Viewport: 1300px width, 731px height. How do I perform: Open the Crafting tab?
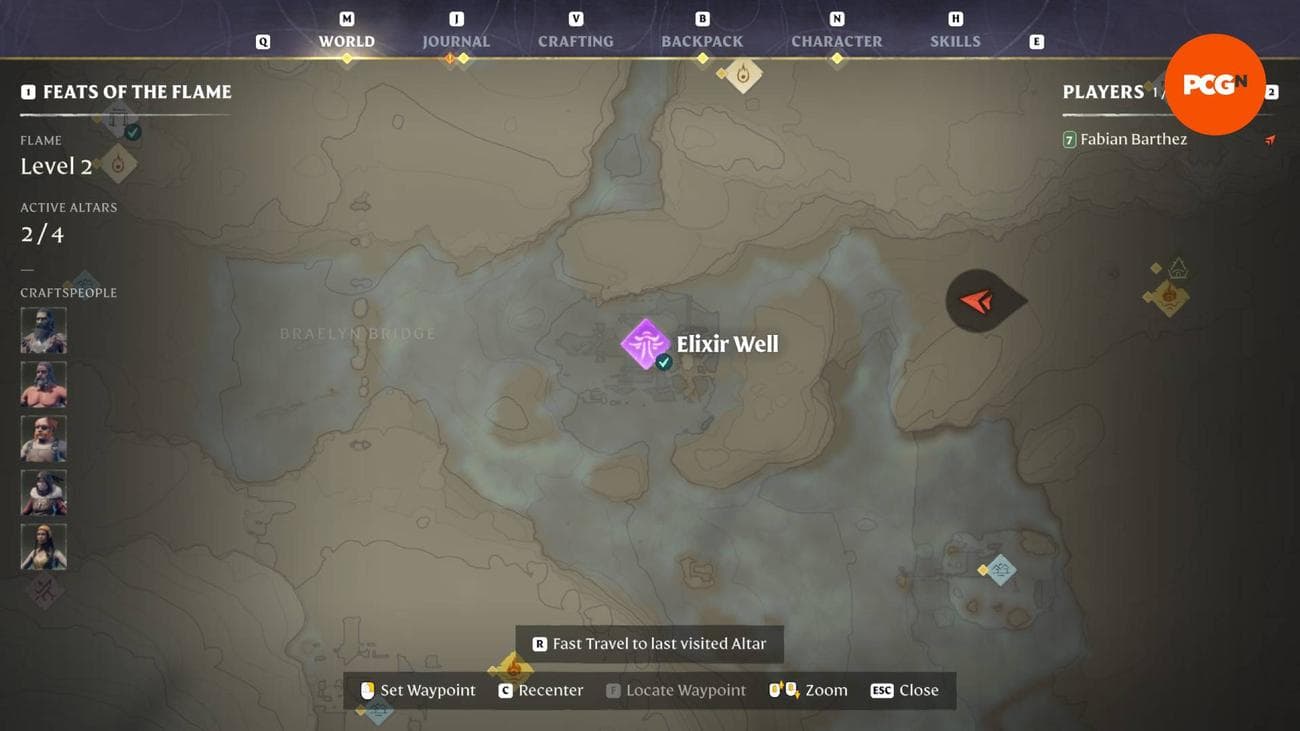point(575,42)
